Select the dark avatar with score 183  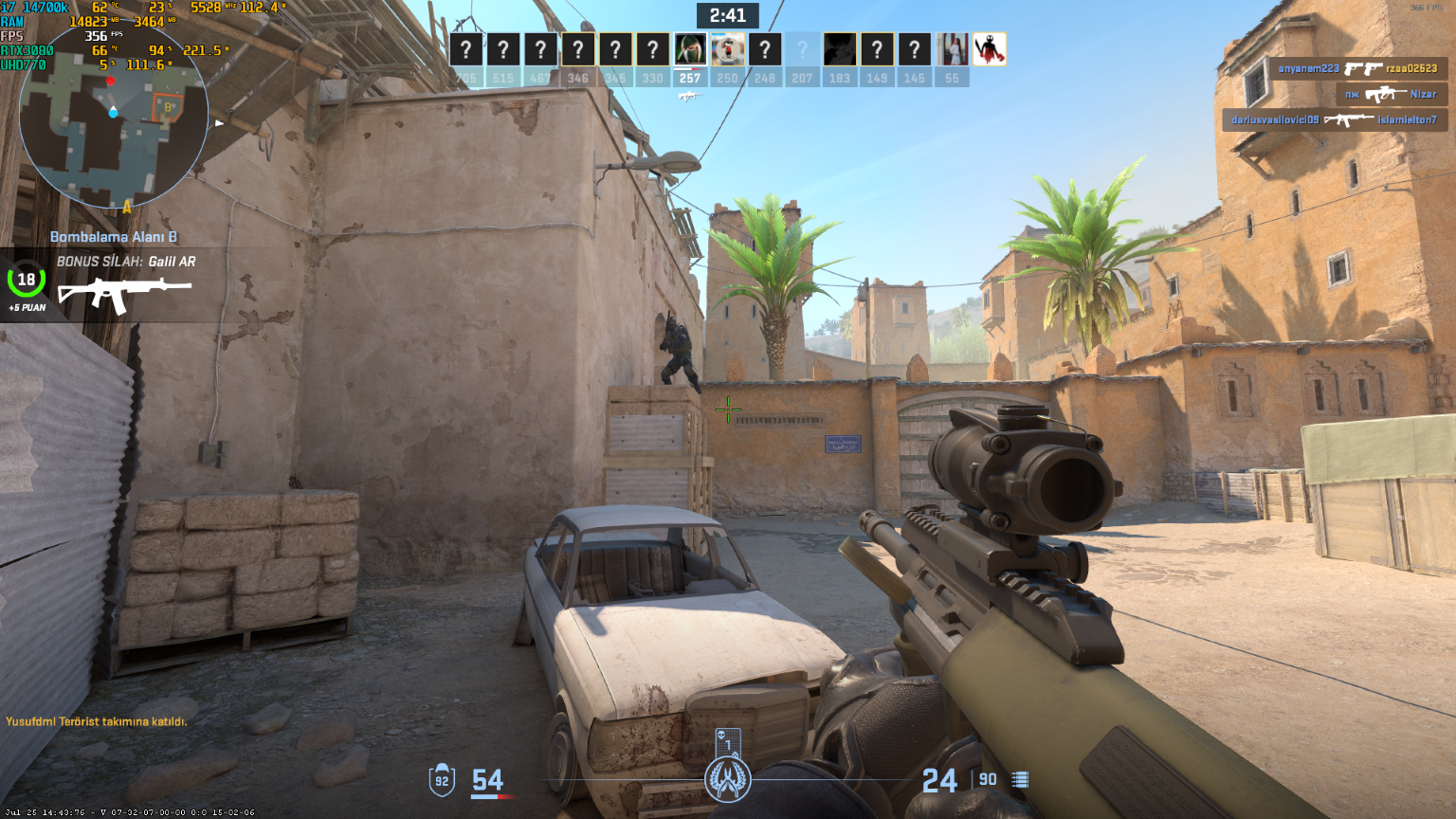point(840,49)
